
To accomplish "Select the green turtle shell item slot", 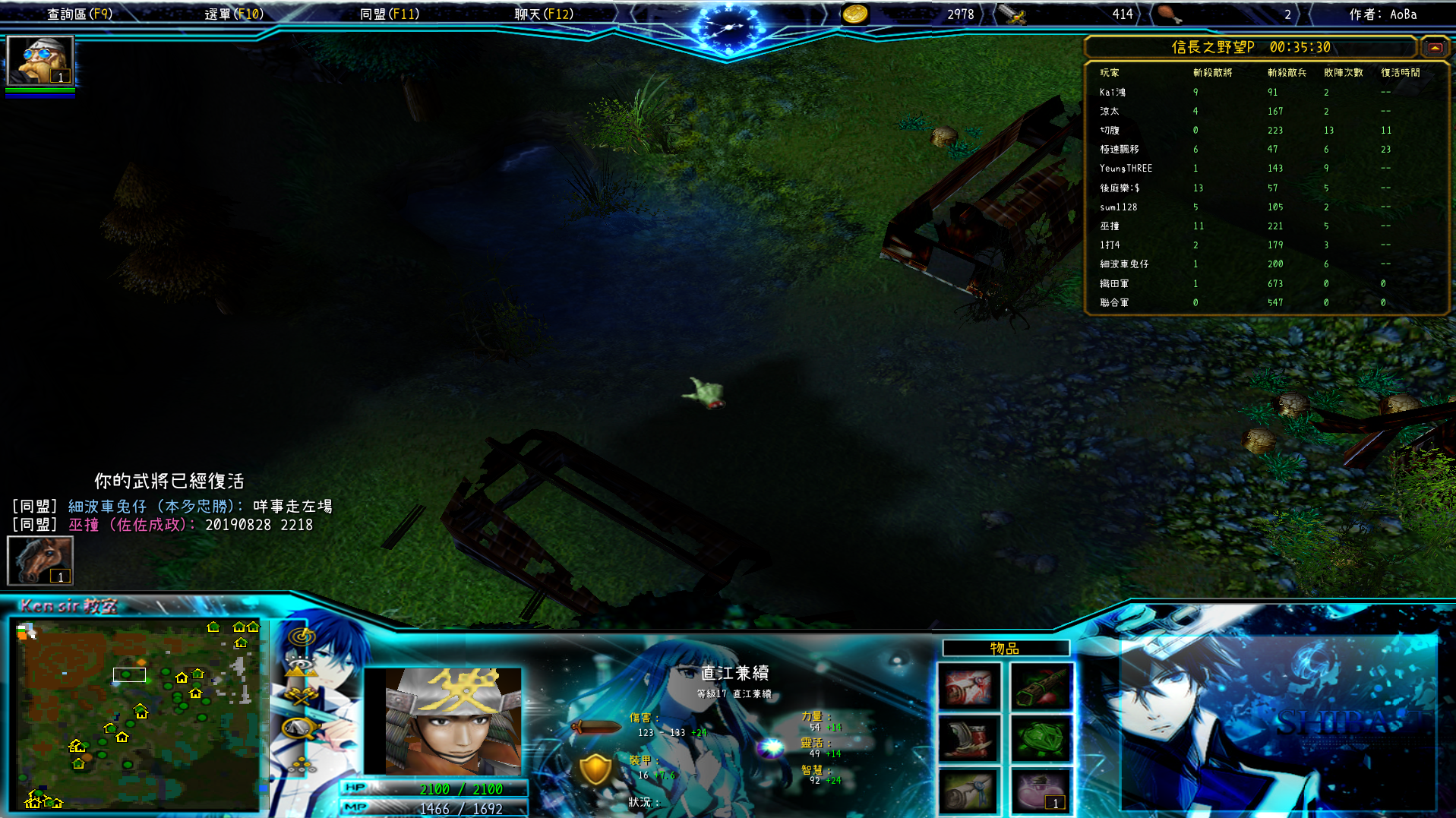I will (x=1040, y=738).
